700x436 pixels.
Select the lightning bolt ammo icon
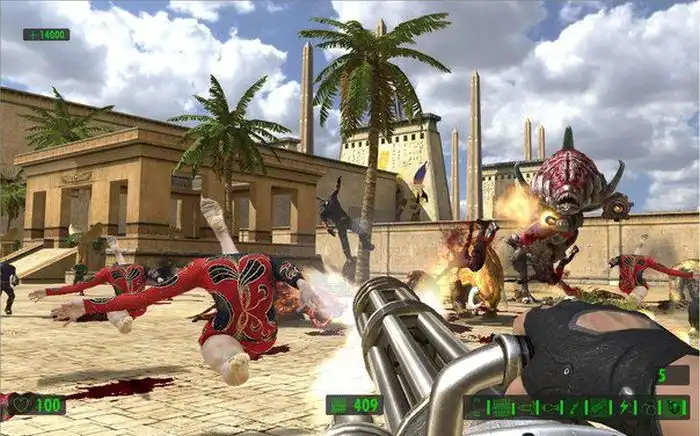(x=625, y=407)
